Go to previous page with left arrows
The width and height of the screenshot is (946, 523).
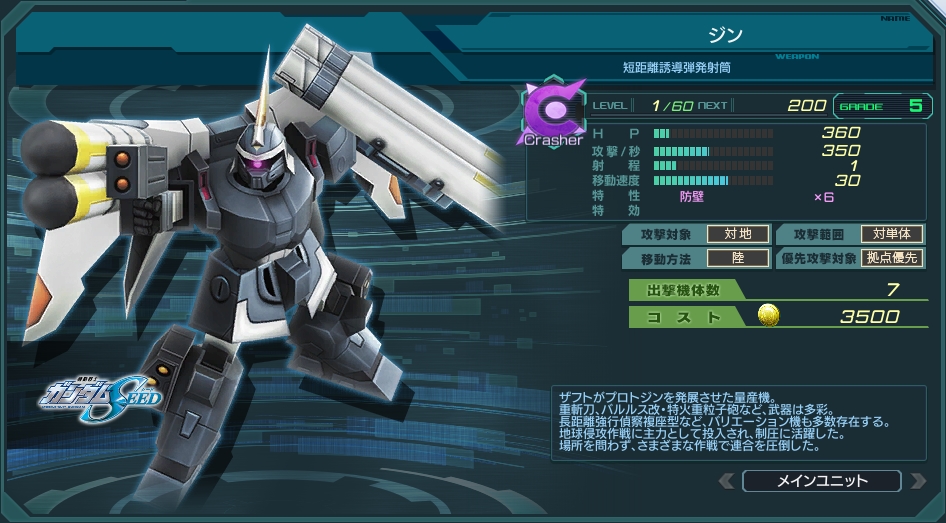tap(728, 482)
